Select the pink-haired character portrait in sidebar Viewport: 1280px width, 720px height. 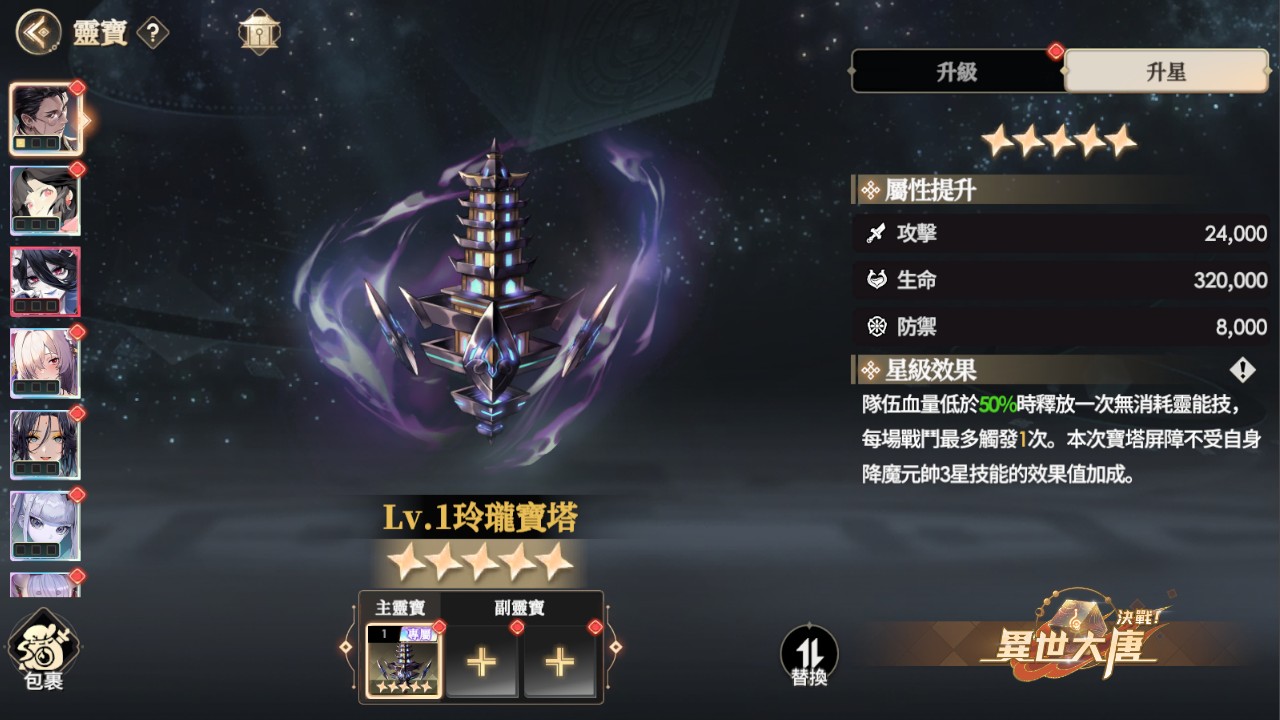(x=46, y=199)
